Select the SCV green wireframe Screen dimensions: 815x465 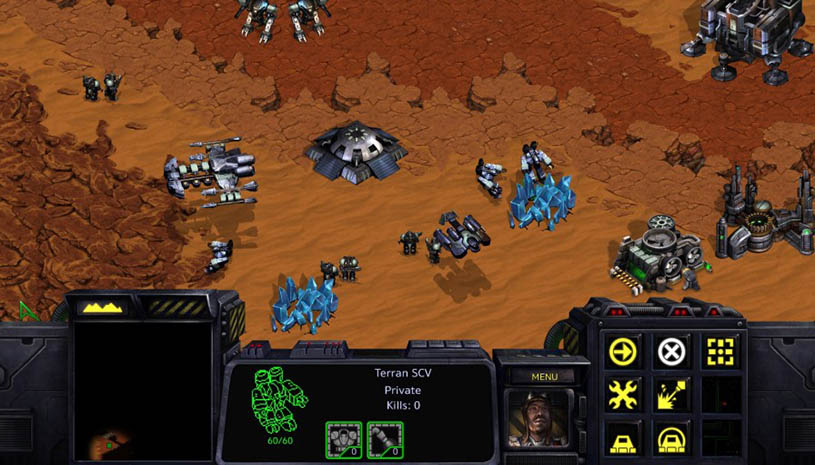coord(278,400)
